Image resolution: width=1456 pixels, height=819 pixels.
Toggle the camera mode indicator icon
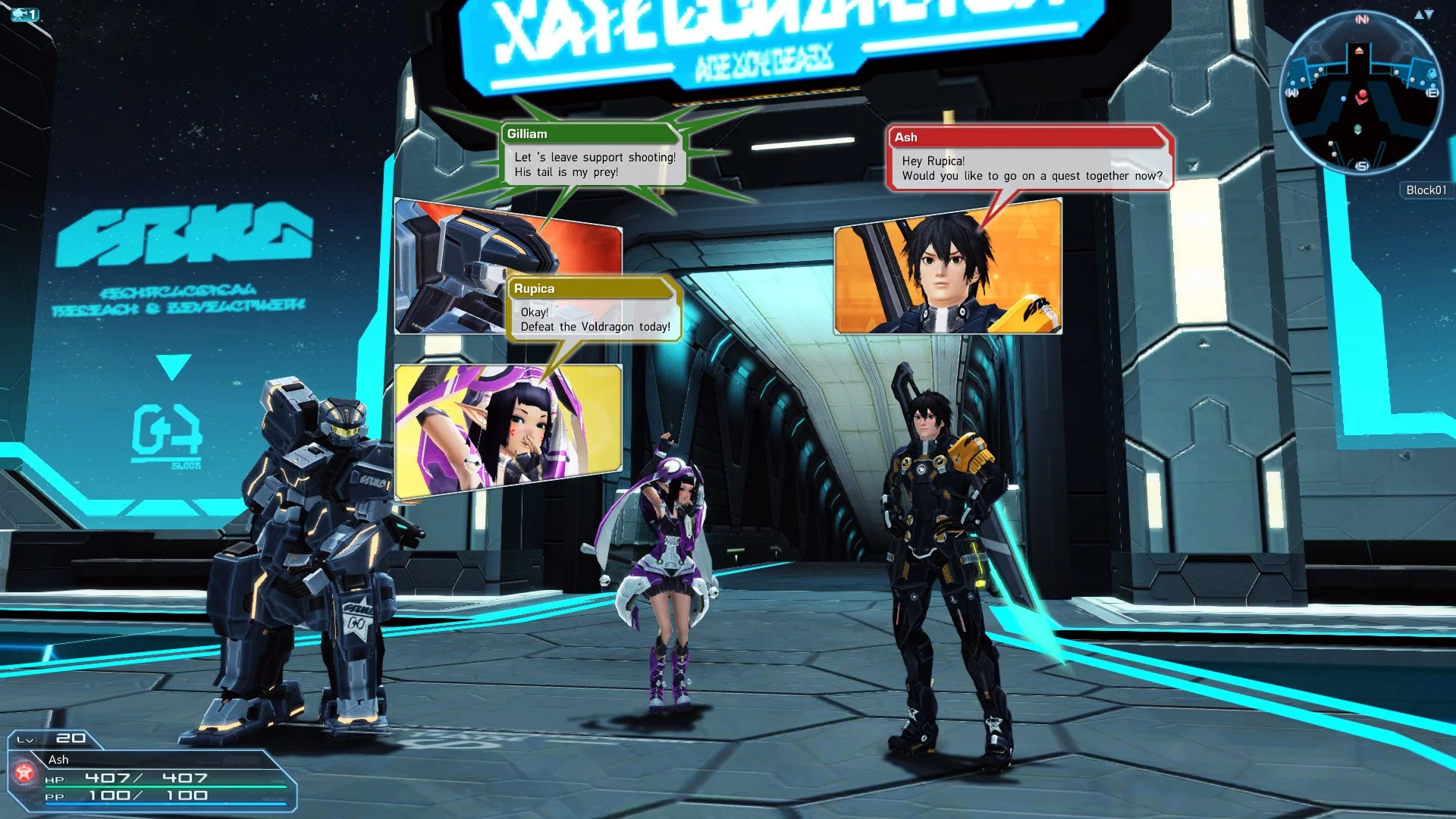pyautogui.click(x=25, y=14)
